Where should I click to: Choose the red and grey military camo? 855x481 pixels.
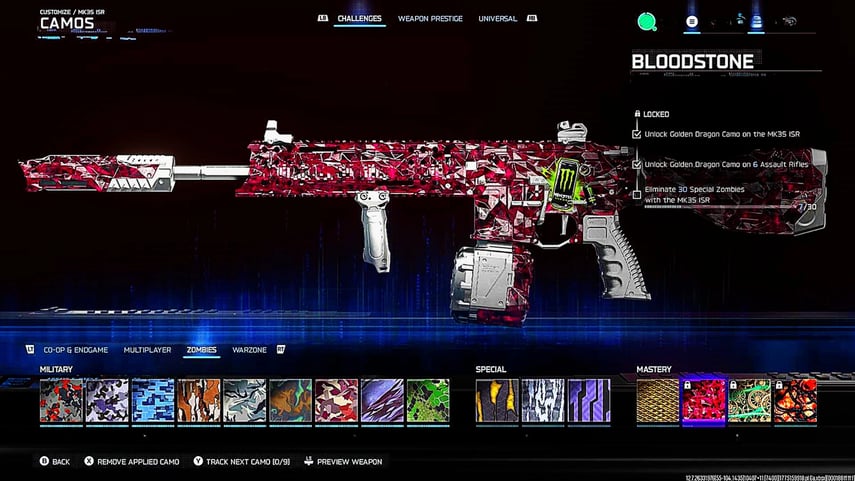point(61,400)
